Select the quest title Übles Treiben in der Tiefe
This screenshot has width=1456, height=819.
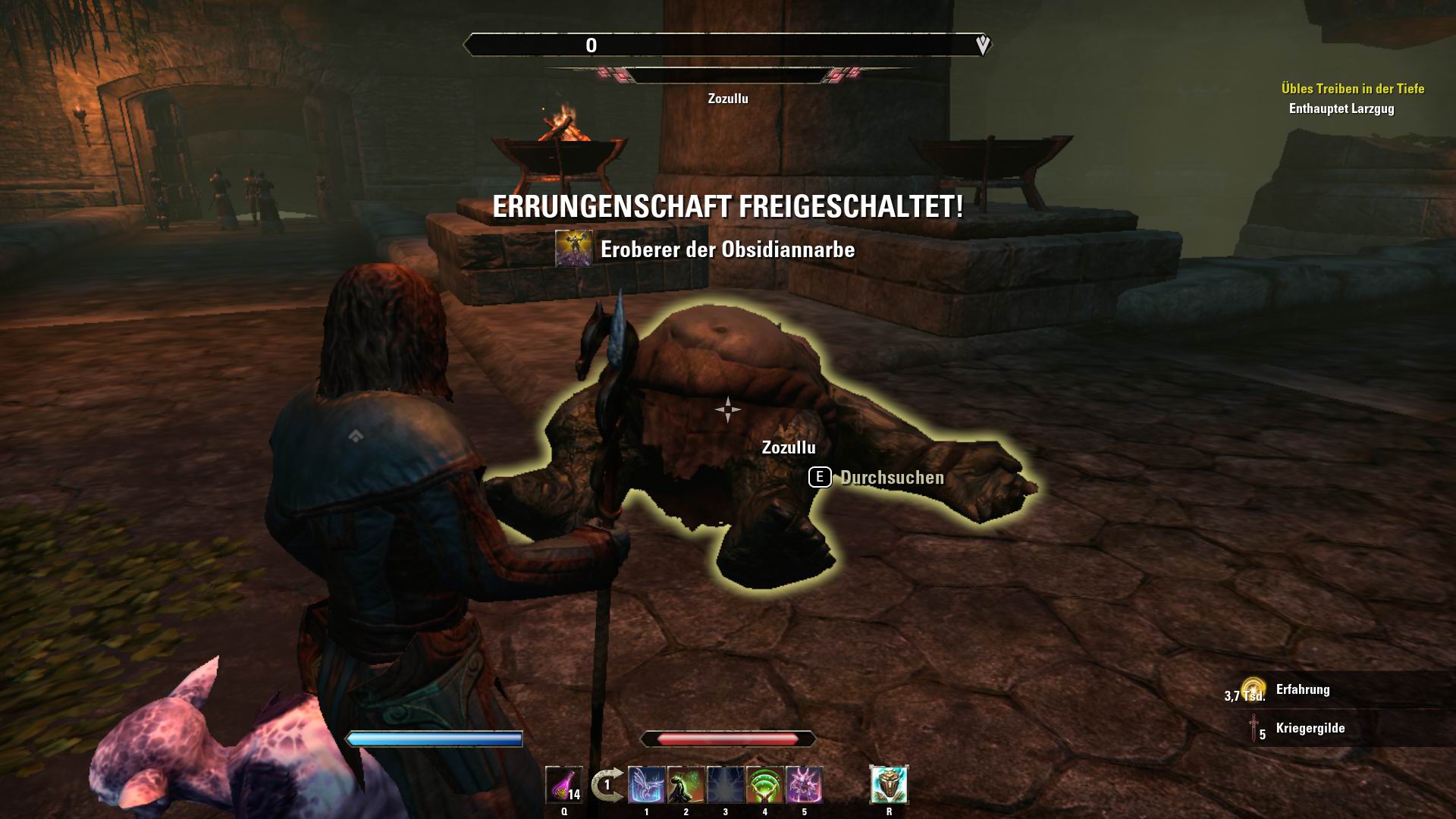1354,86
